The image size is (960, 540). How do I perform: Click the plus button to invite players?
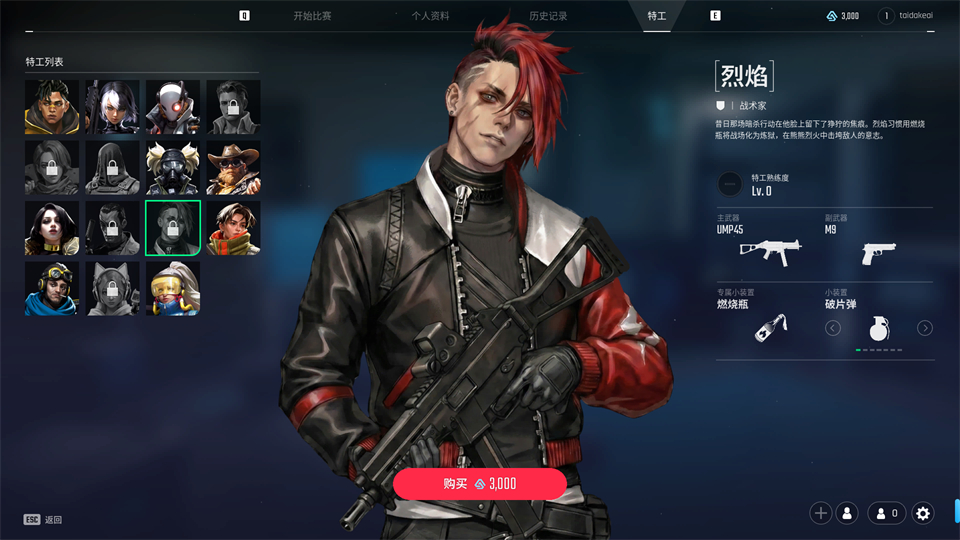pyautogui.click(x=821, y=513)
